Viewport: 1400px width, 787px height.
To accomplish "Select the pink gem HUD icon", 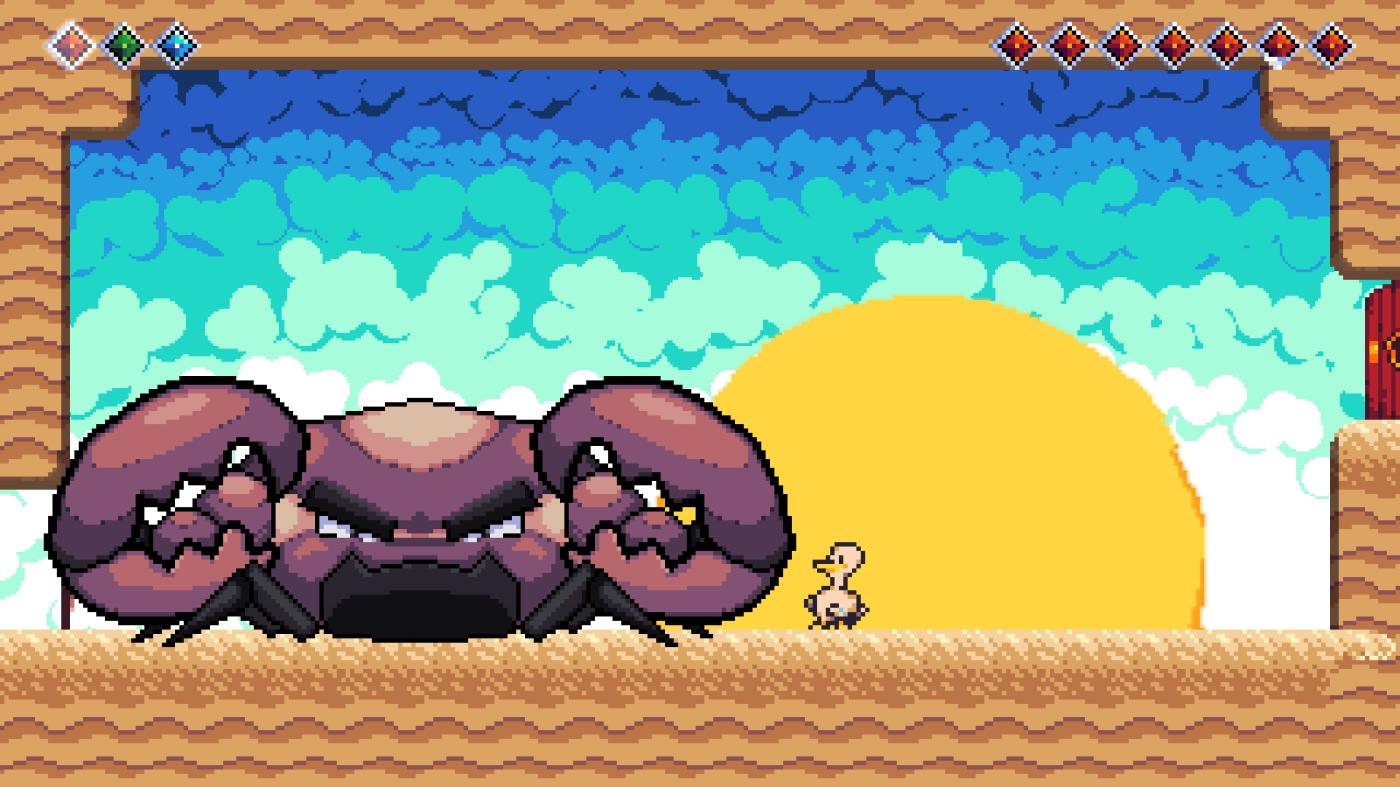I will click(x=71, y=45).
